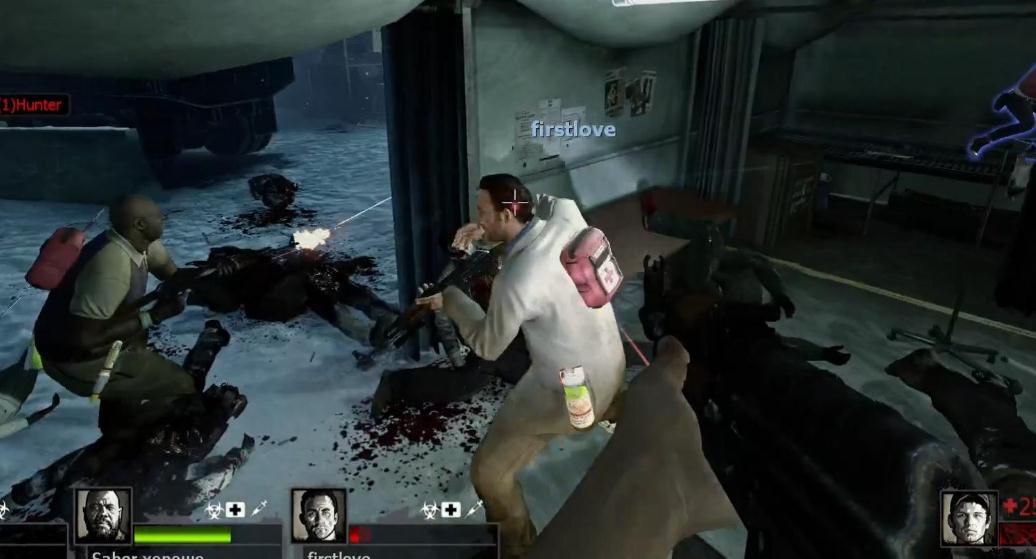This screenshot has height=559, width=1036.
Task: Click firstlove's adrenaline syringe icon
Action: 475,510
